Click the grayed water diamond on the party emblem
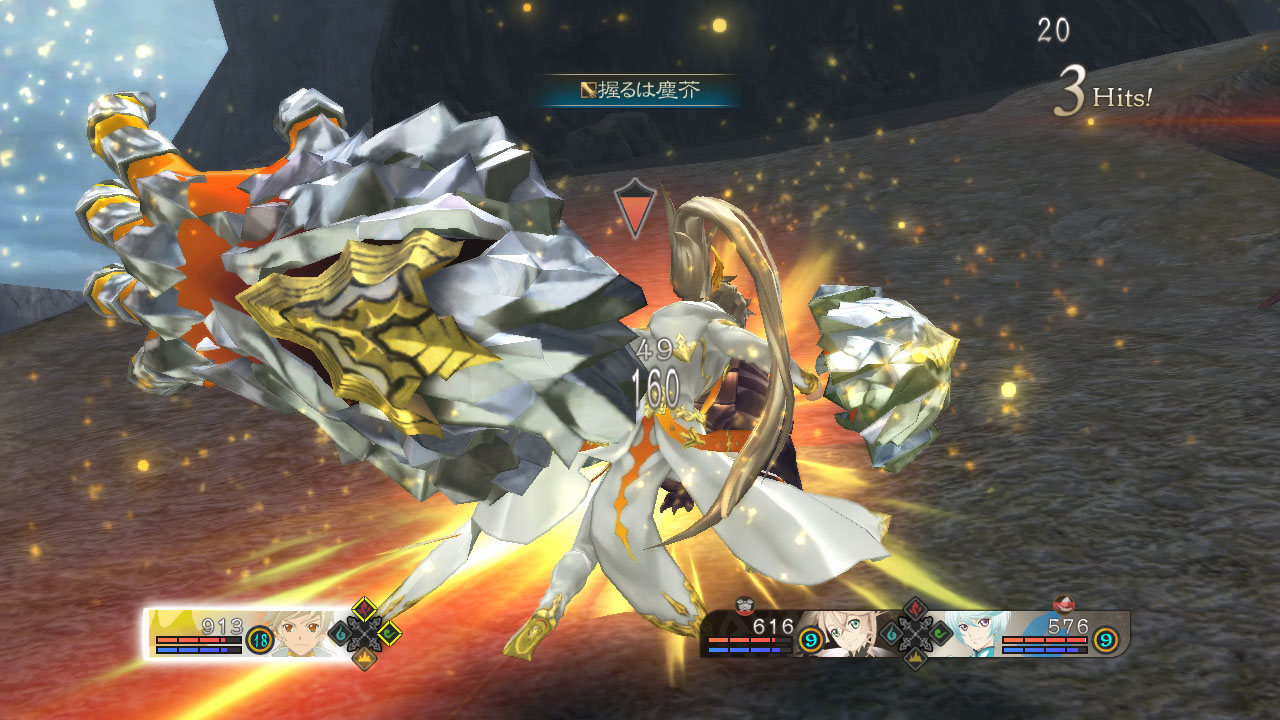Image resolution: width=1280 pixels, height=720 pixels. (890, 633)
